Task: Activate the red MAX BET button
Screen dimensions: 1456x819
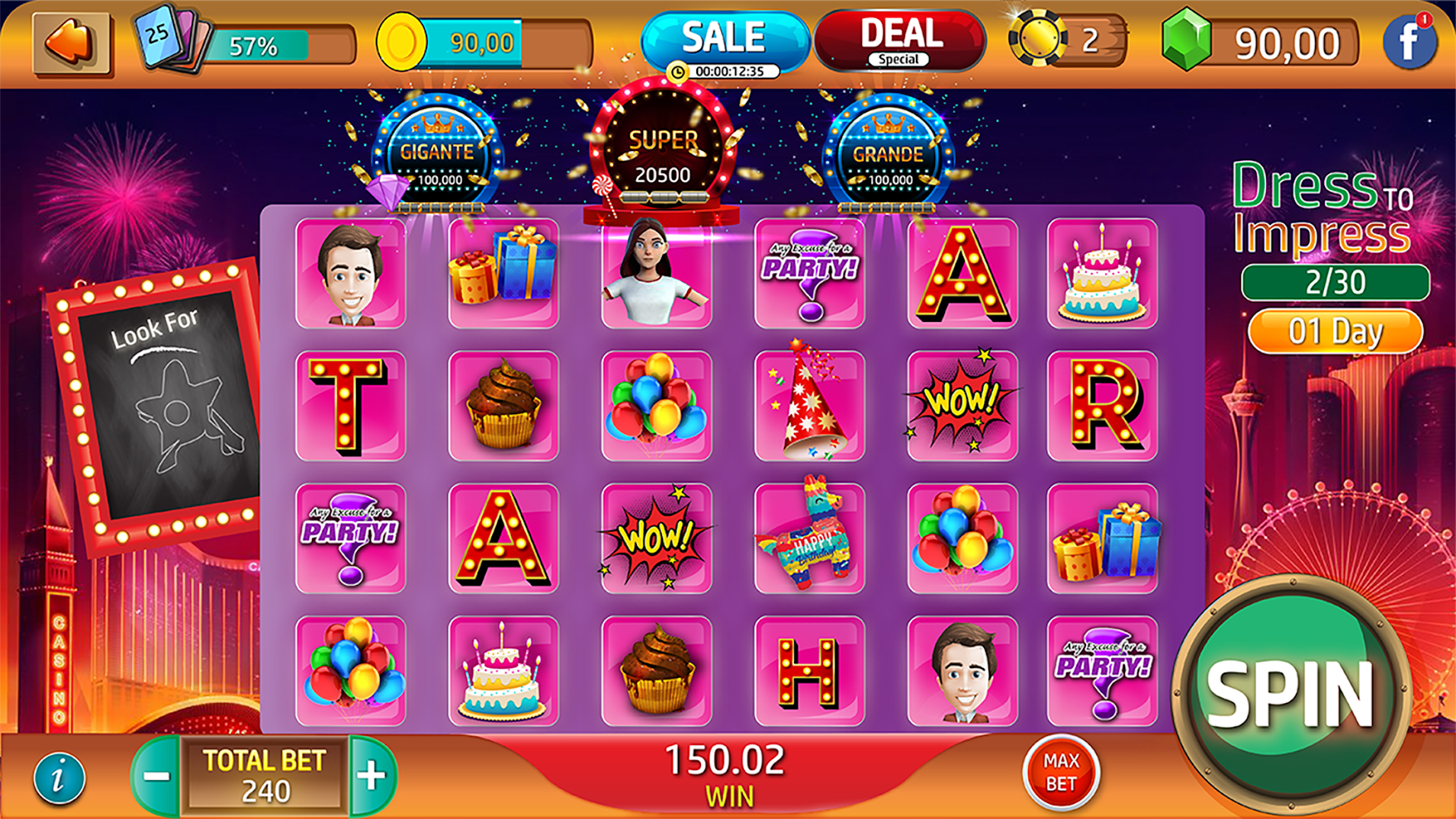Action: point(1060,772)
